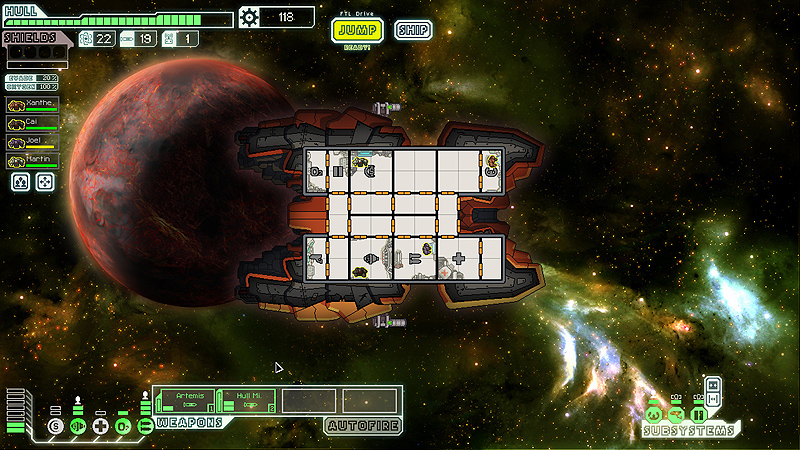Click the medbay cross system icon
Image resolution: width=800 pixels, height=450 pixels.
point(100,427)
